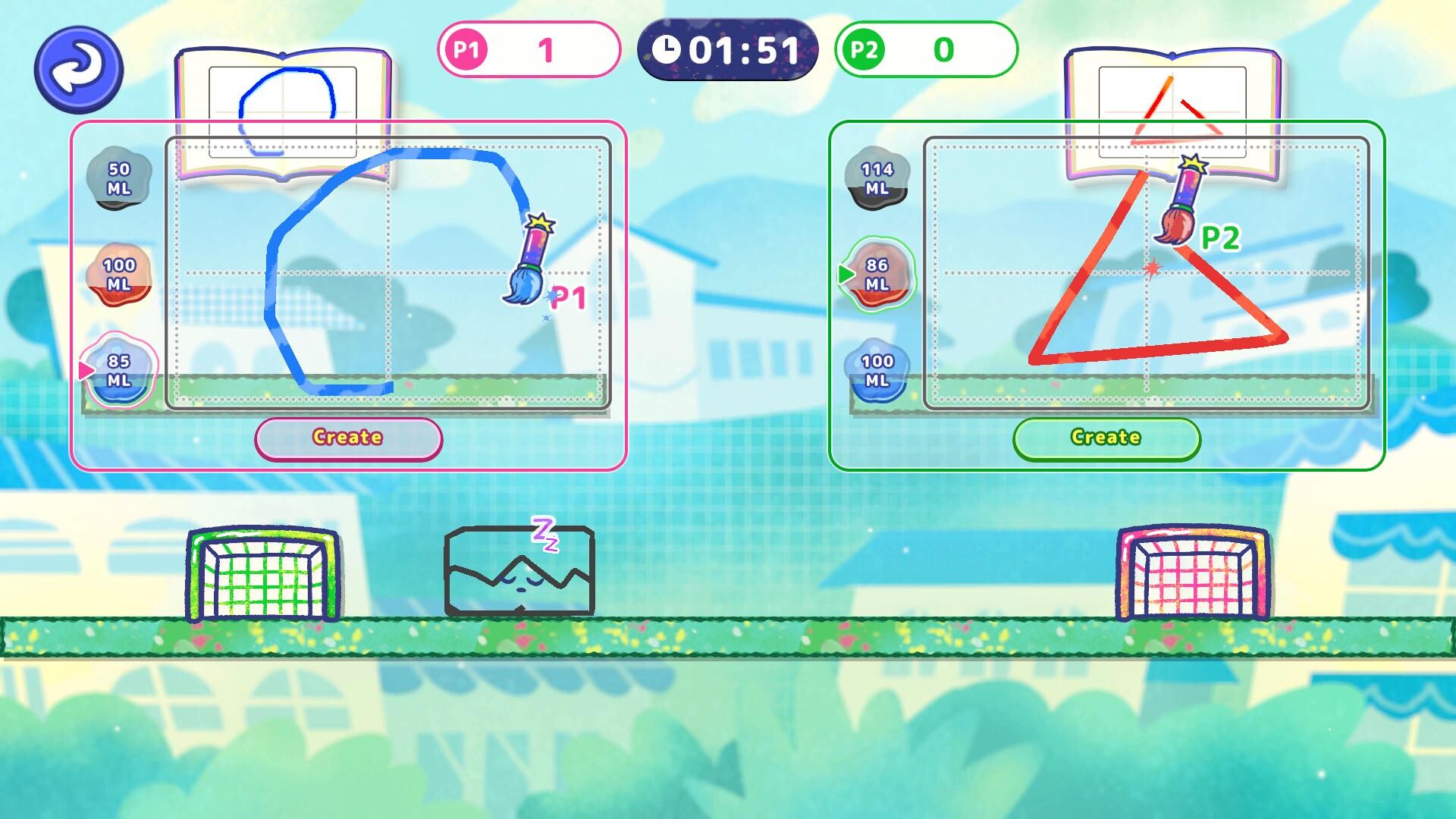Screen dimensions: 1456x819
Task: Choose P2's red 86 ML paint
Action: (x=877, y=274)
